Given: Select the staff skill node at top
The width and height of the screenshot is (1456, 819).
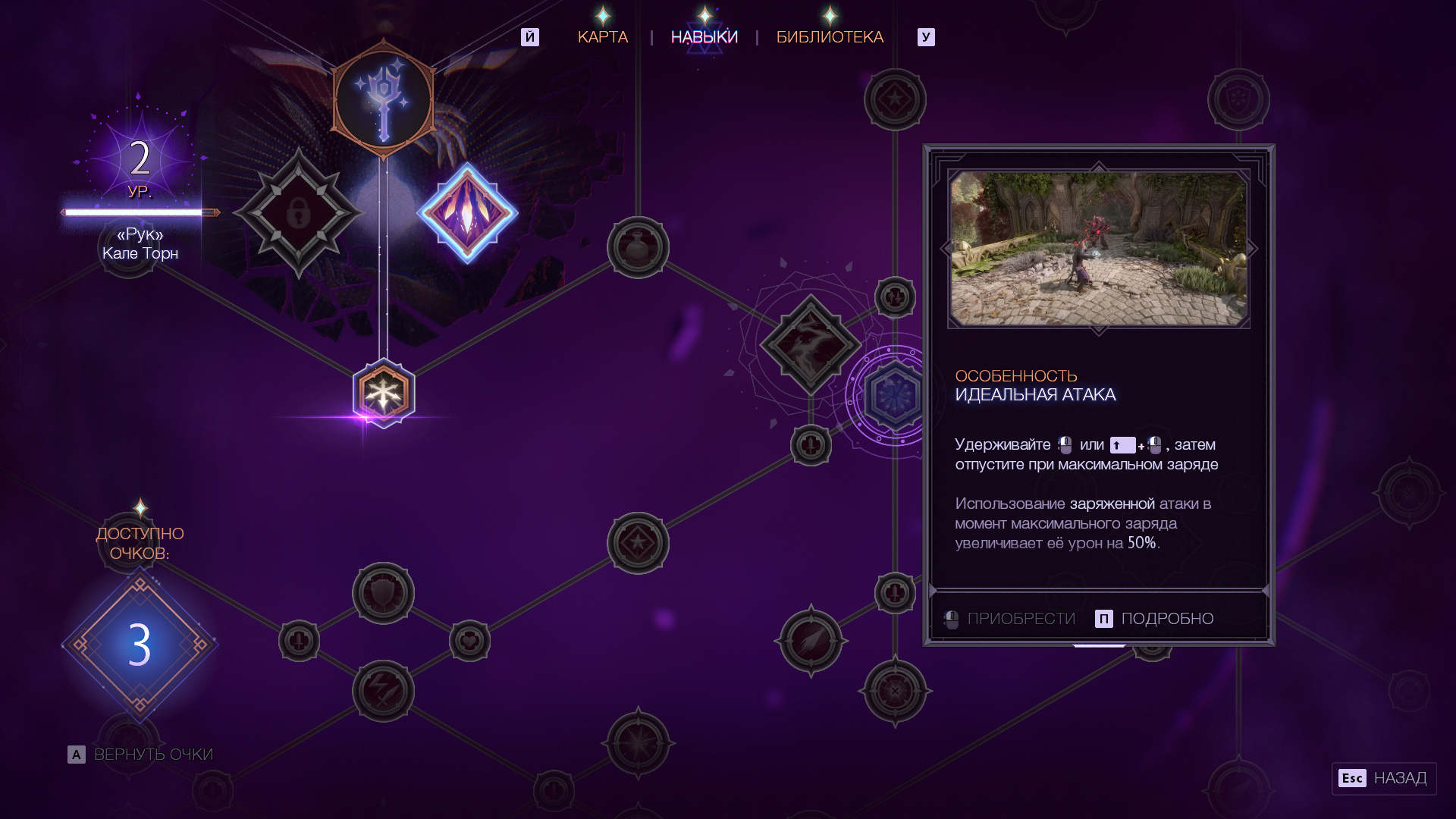Looking at the screenshot, I should [384, 99].
